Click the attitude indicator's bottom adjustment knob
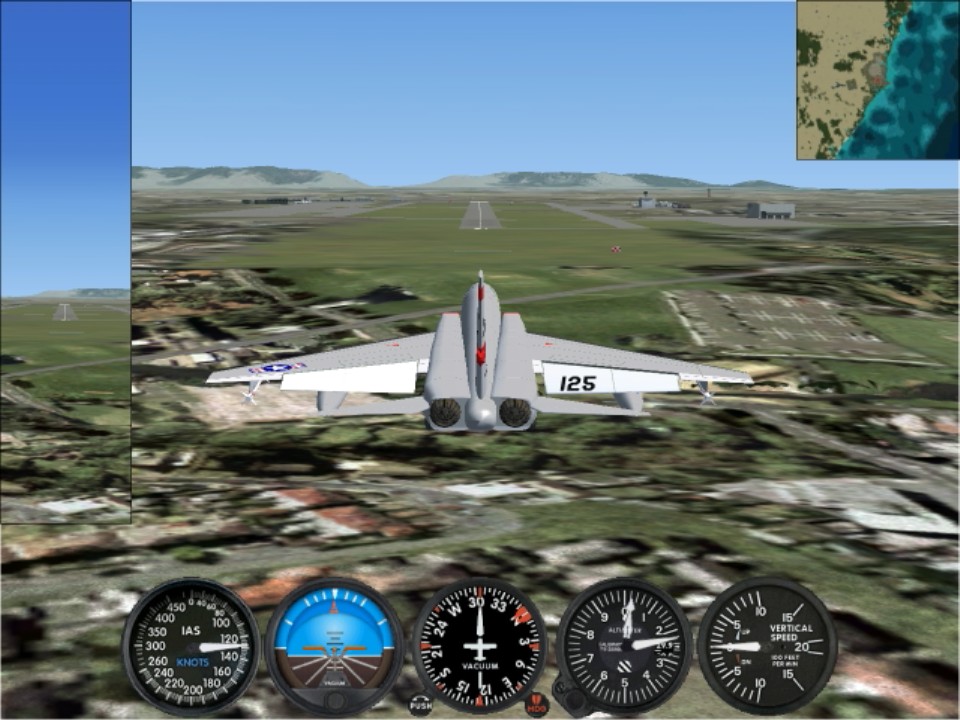The width and height of the screenshot is (960, 720). click(334, 700)
